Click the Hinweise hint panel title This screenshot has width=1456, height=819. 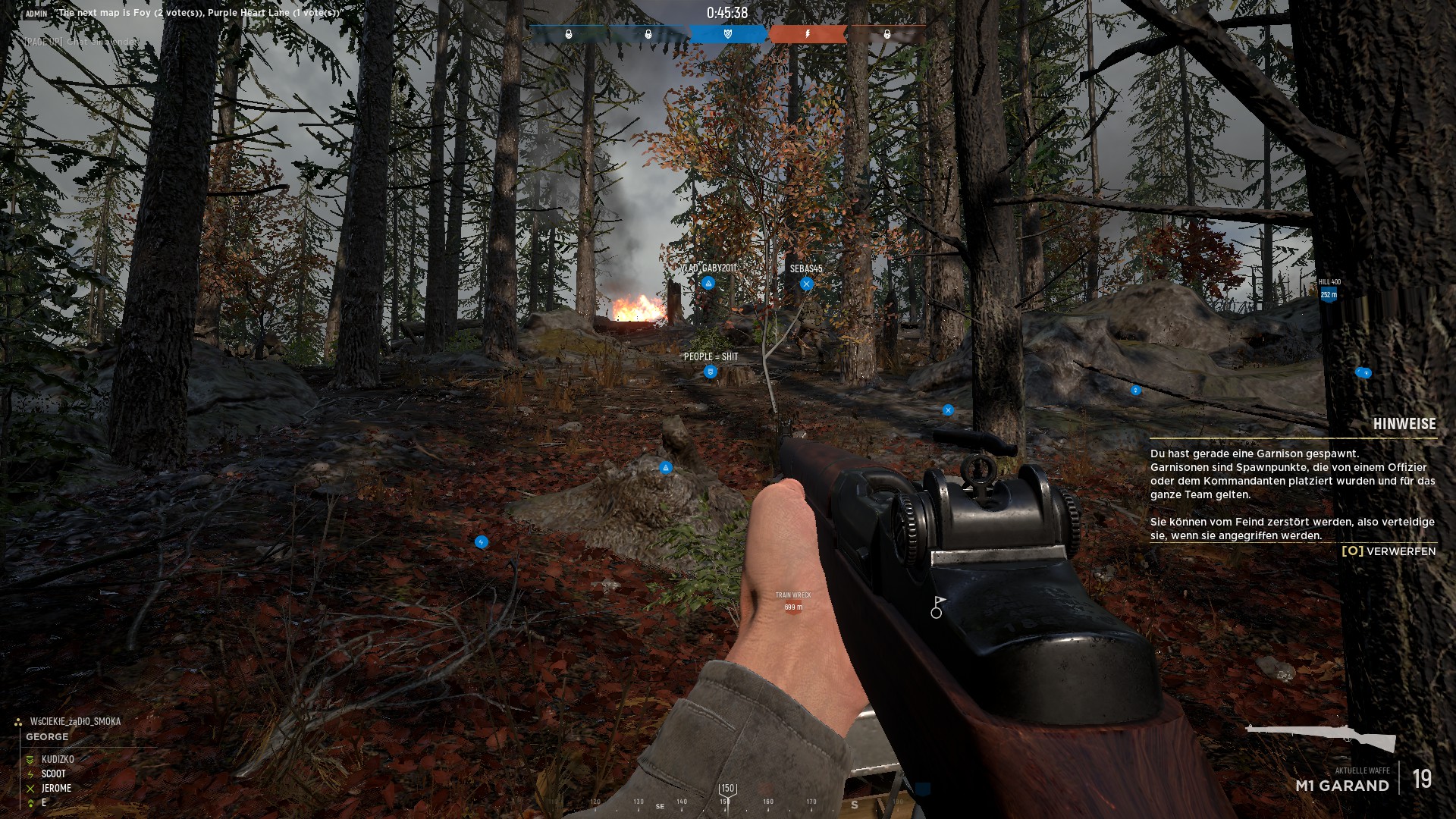click(x=1404, y=424)
